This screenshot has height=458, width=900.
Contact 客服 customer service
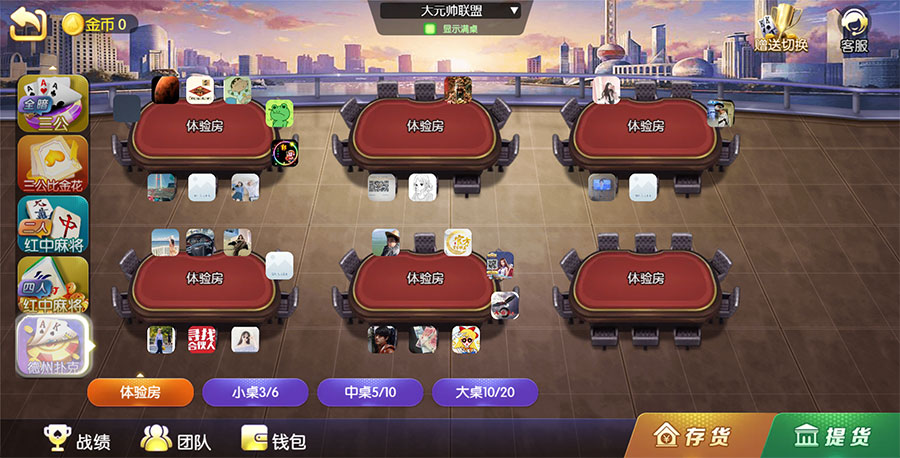(854, 30)
